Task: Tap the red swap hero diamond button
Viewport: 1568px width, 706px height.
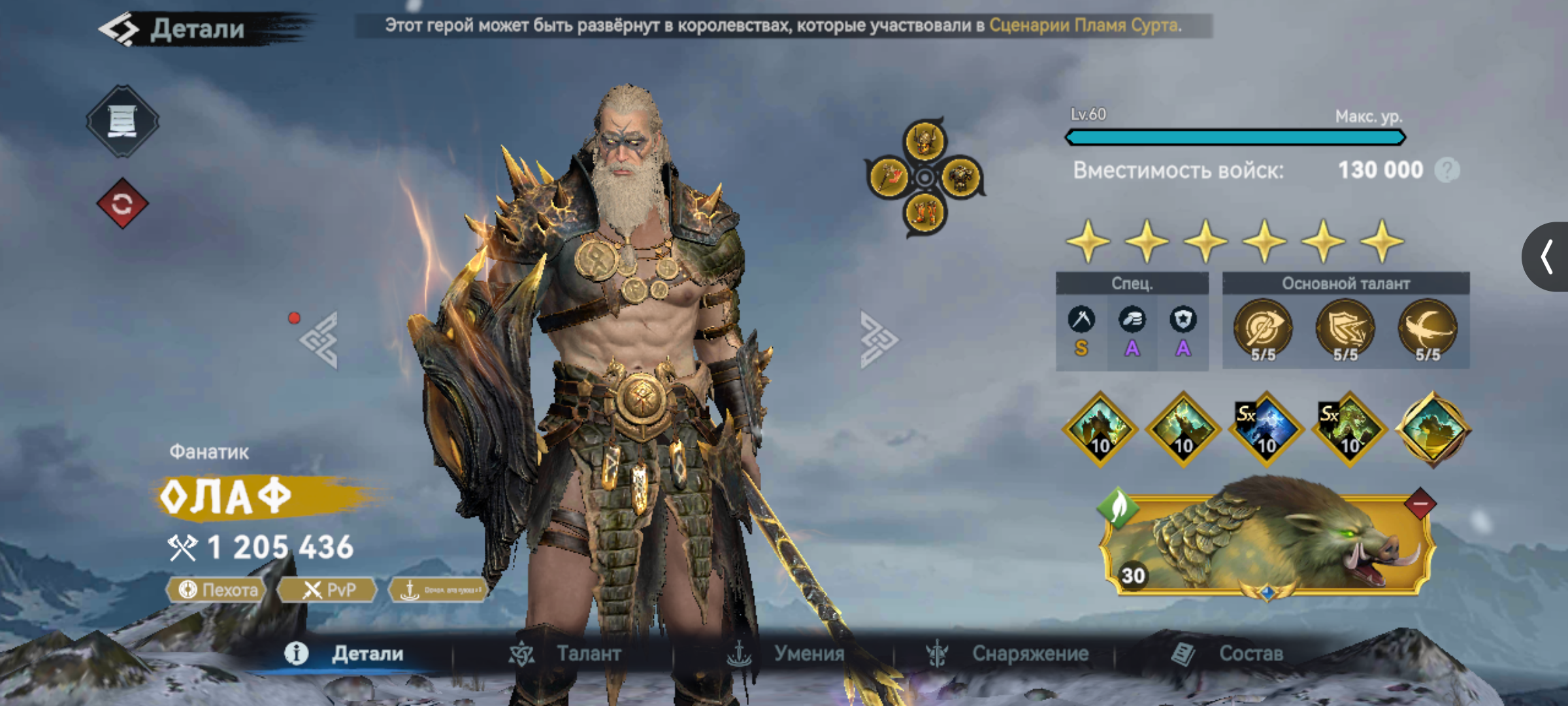Action: (122, 204)
